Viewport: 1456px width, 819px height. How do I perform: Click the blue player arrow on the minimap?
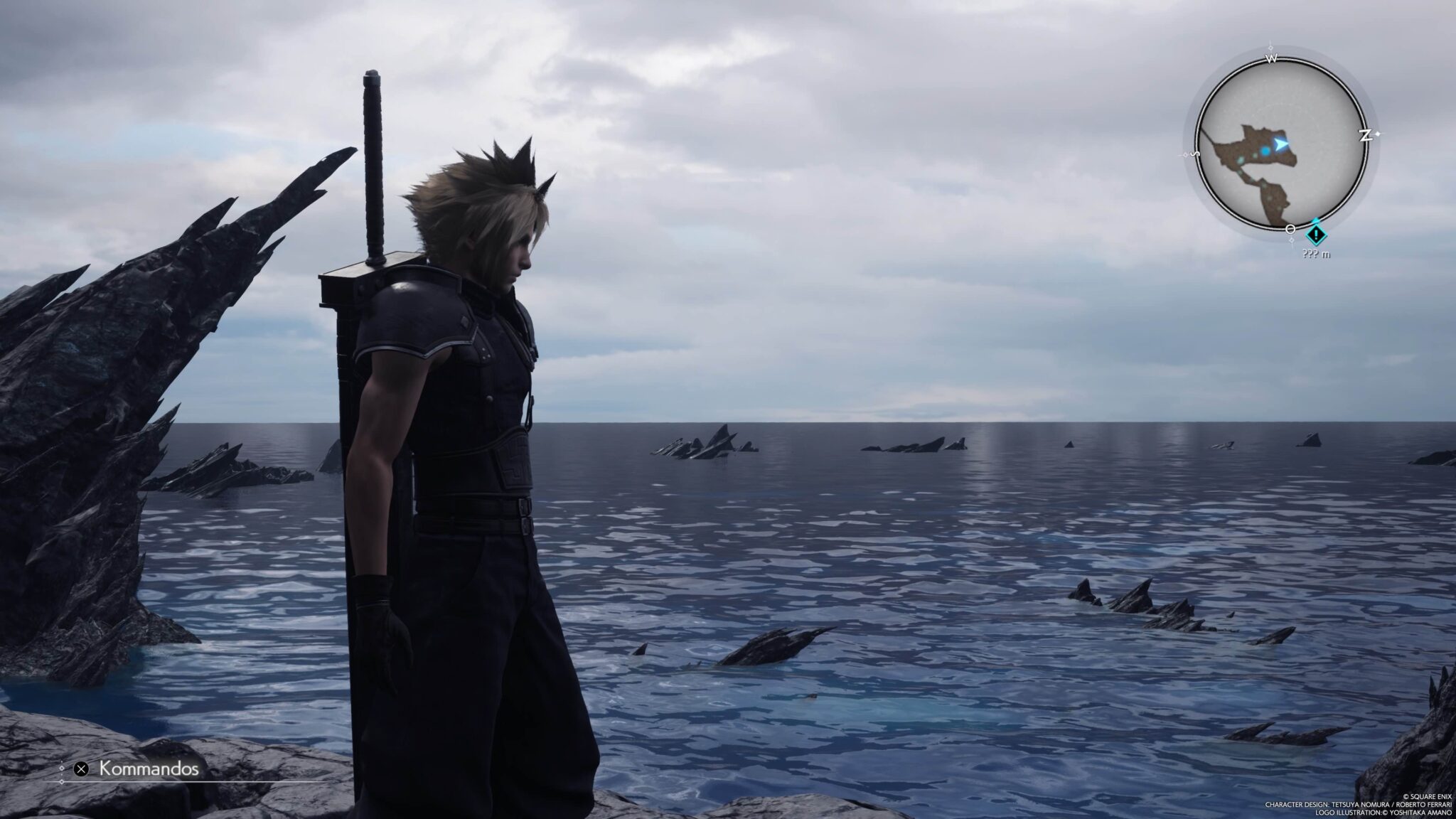pyautogui.click(x=1281, y=144)
